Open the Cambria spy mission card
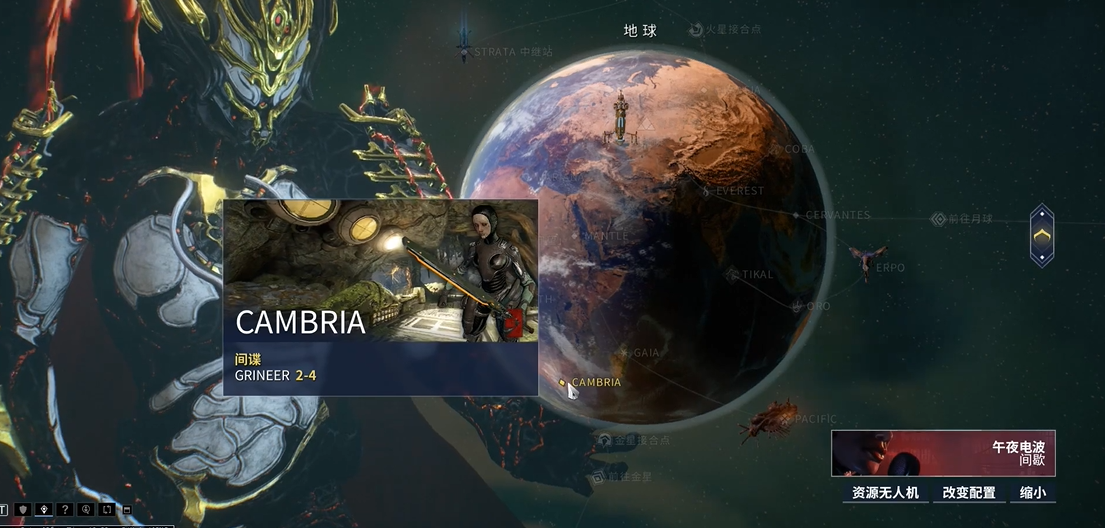Viewport: 1105px width, 528px height. (x=380, y=297)
